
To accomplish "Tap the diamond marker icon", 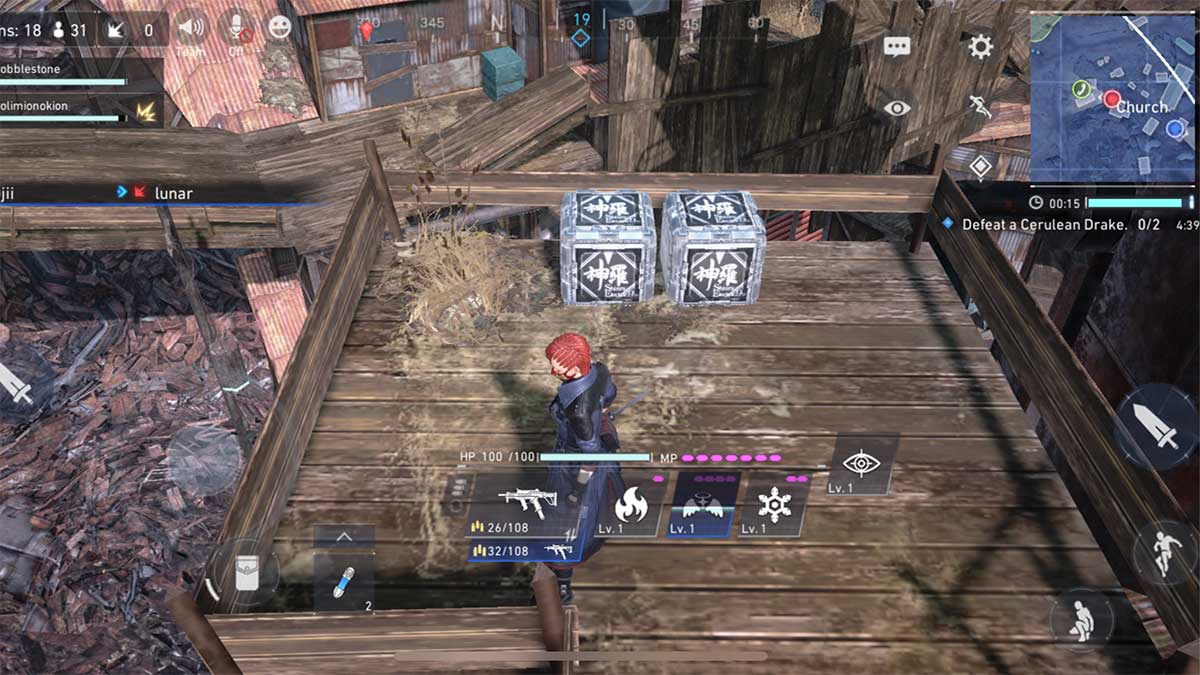I will pos(980,166).
